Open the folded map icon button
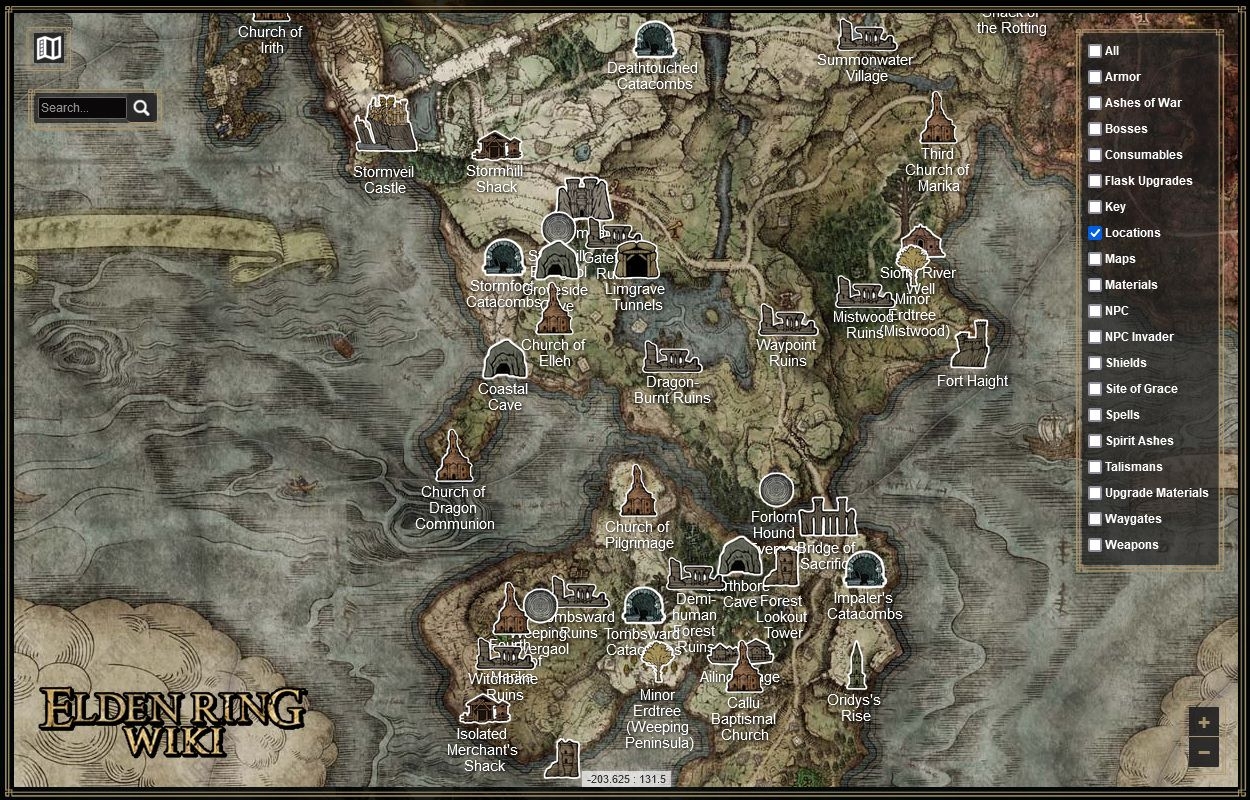 pyautogui.click(x=48, y=47)
